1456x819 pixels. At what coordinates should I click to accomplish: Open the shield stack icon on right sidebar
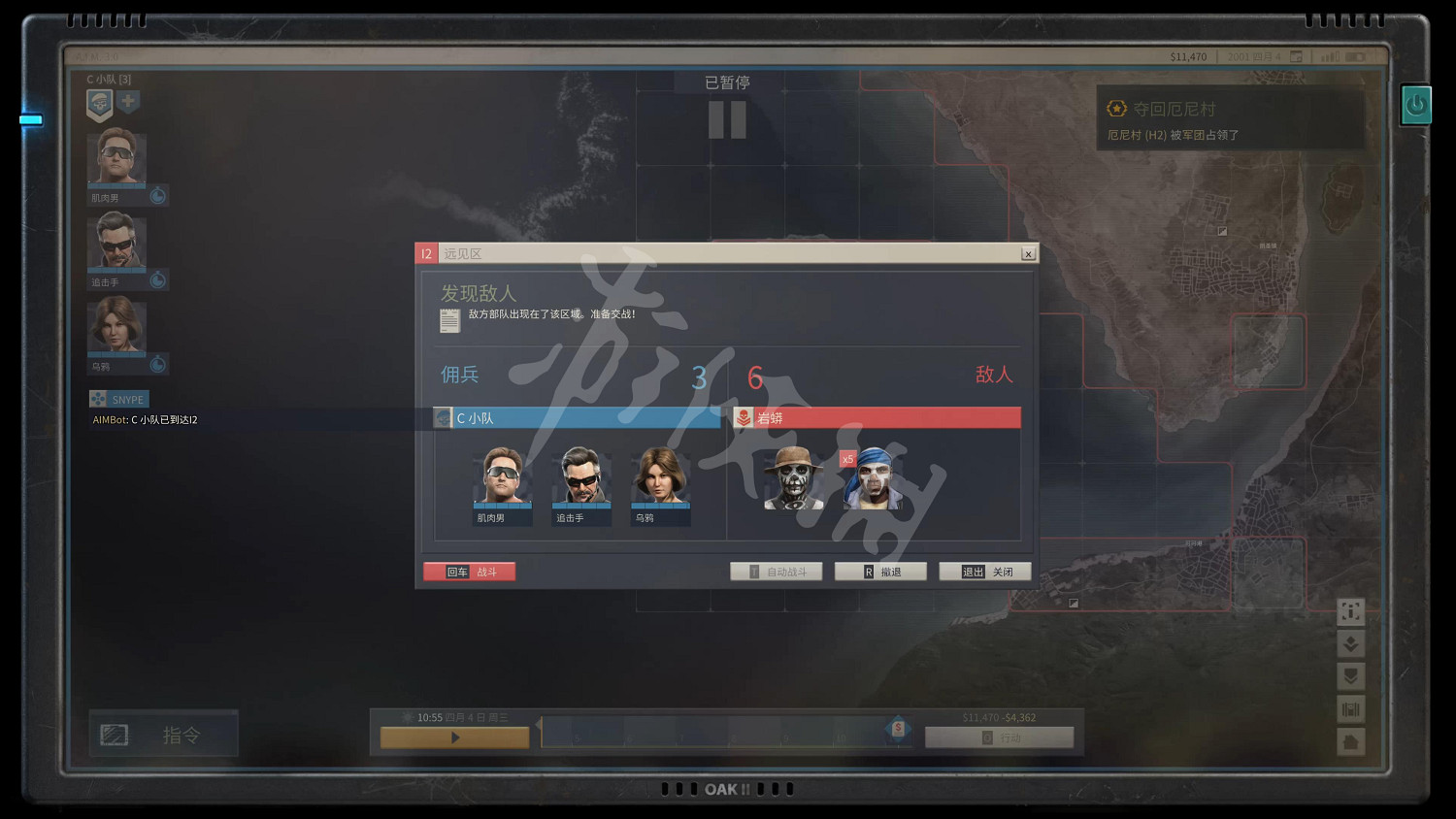(x=1351, y=676)
